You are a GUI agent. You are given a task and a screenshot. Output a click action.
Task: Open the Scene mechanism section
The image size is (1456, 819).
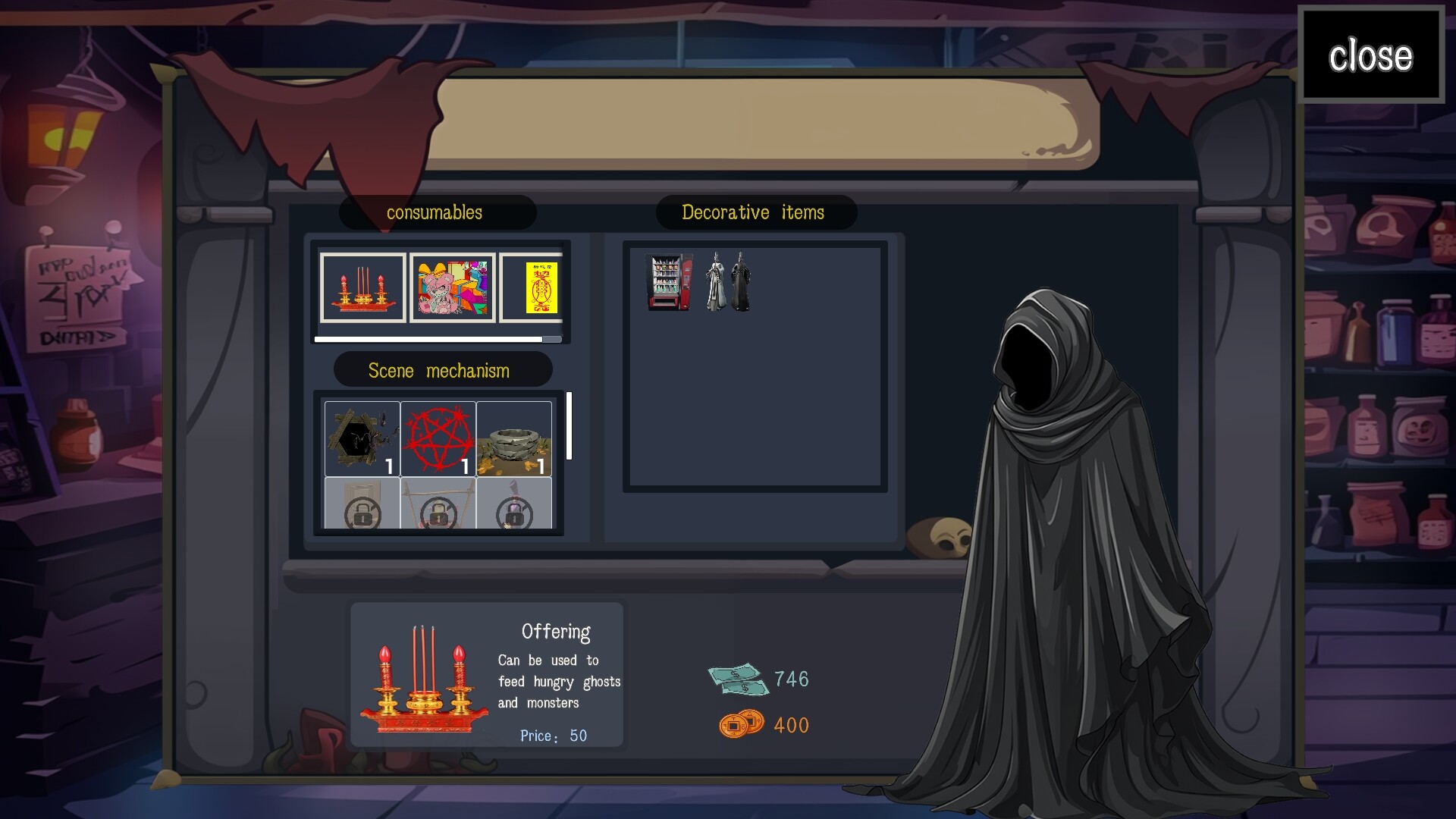442,370
